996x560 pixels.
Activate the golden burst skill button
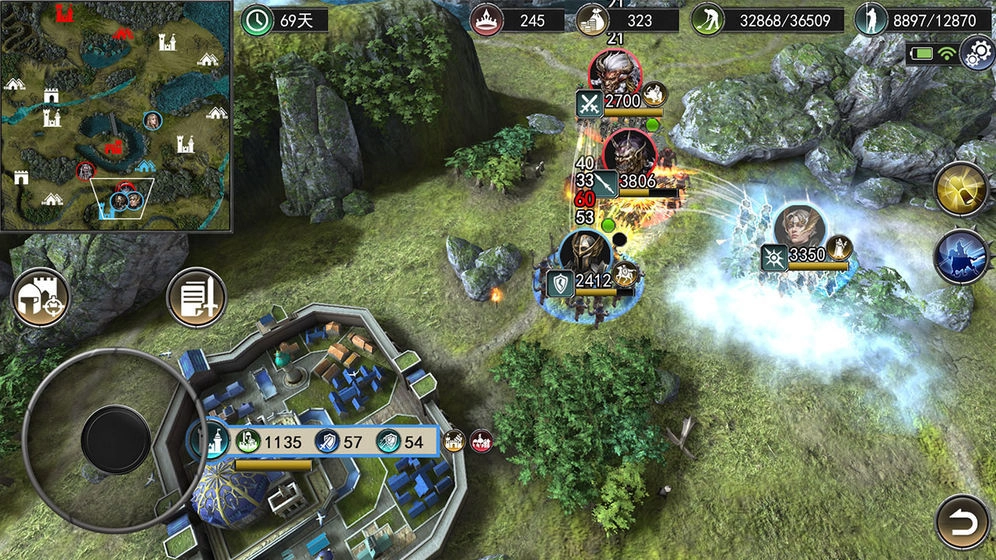coord(962,189)
